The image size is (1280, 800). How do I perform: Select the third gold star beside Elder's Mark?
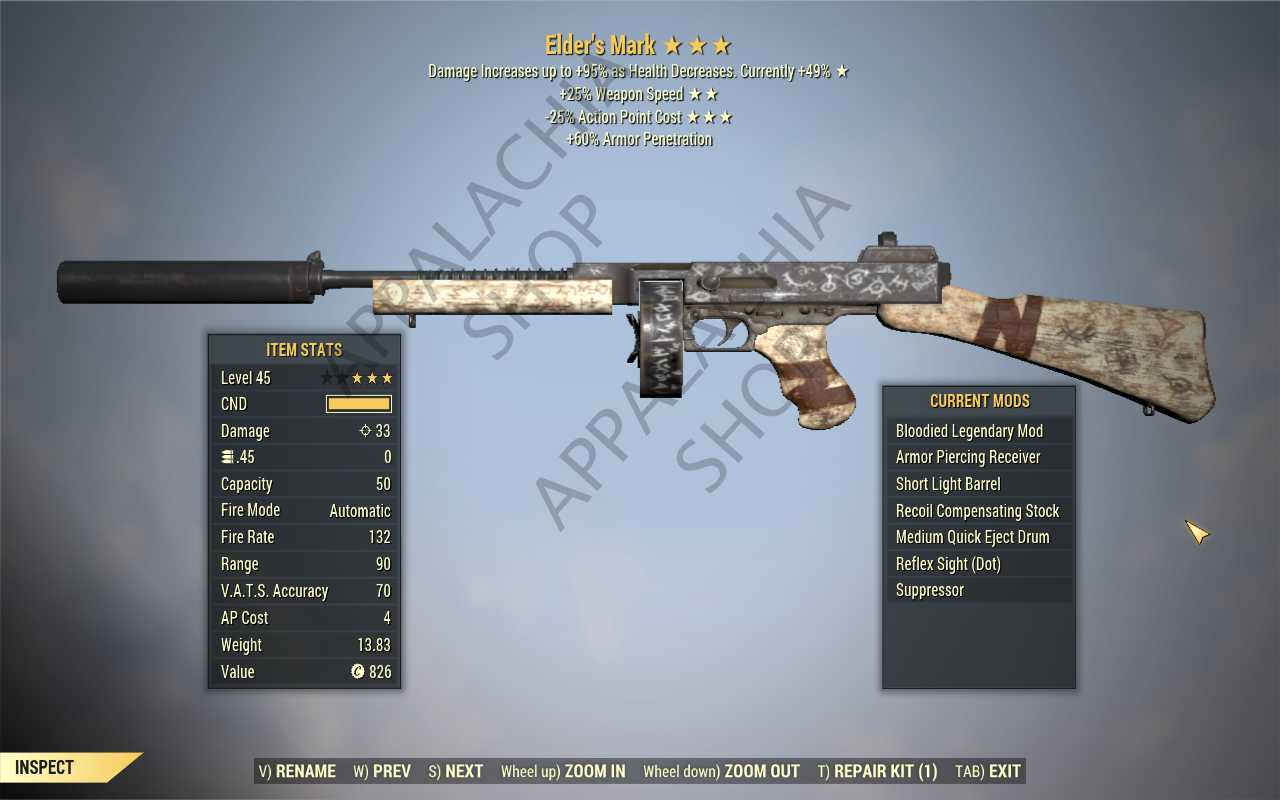[723, 45]
